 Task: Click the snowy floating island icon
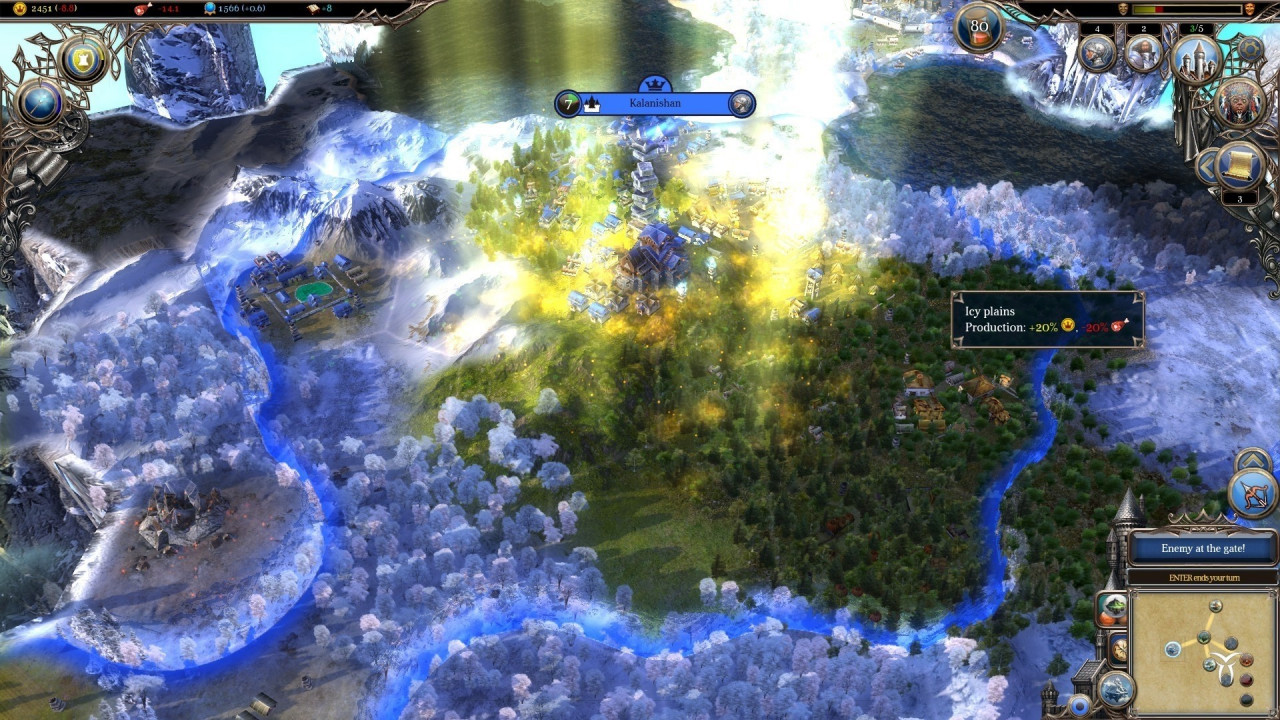[1115, 688]
